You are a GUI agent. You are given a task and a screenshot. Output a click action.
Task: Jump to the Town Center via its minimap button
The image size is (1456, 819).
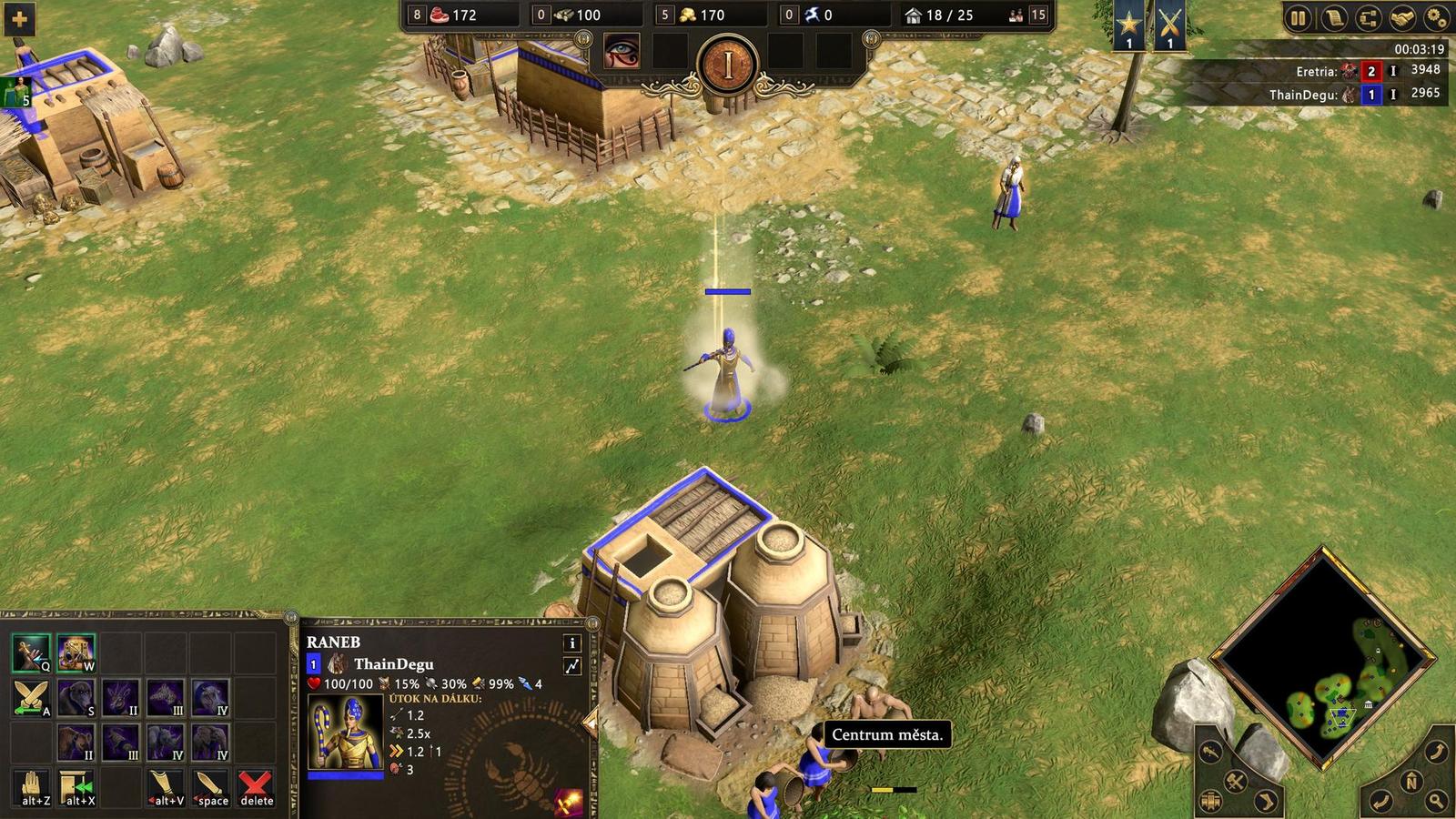coord(1210,801)
